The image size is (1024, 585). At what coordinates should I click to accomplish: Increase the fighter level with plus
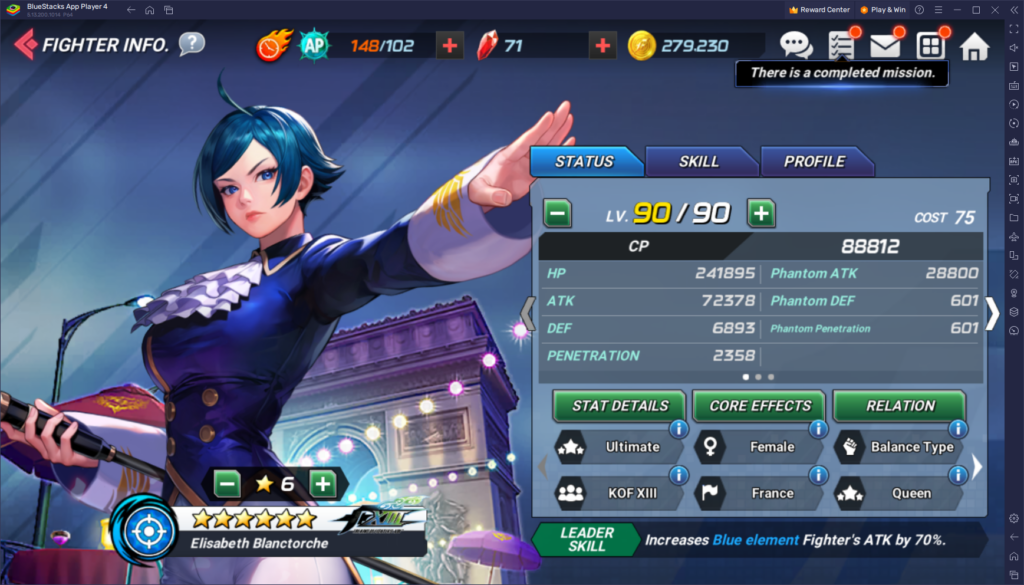761,213
